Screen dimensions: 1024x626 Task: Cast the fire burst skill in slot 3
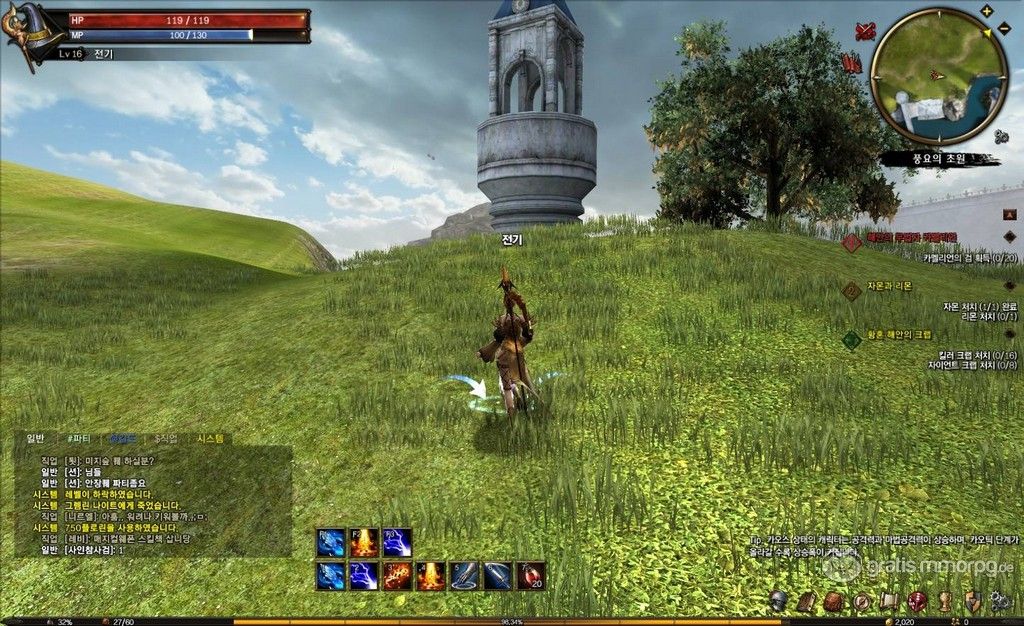point(397,576)
